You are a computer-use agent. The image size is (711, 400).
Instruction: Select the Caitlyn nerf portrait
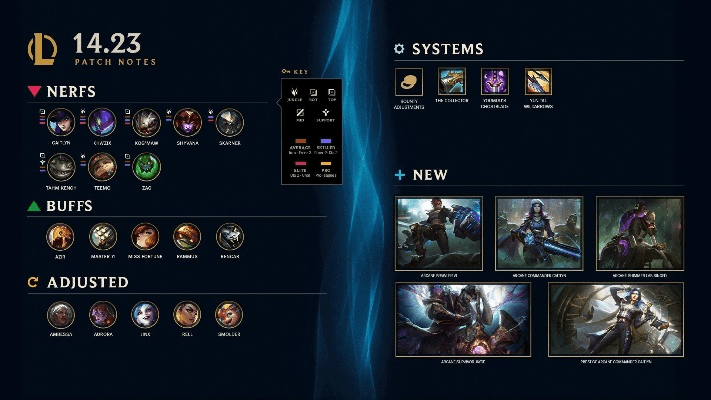click(x=61, y=122)
